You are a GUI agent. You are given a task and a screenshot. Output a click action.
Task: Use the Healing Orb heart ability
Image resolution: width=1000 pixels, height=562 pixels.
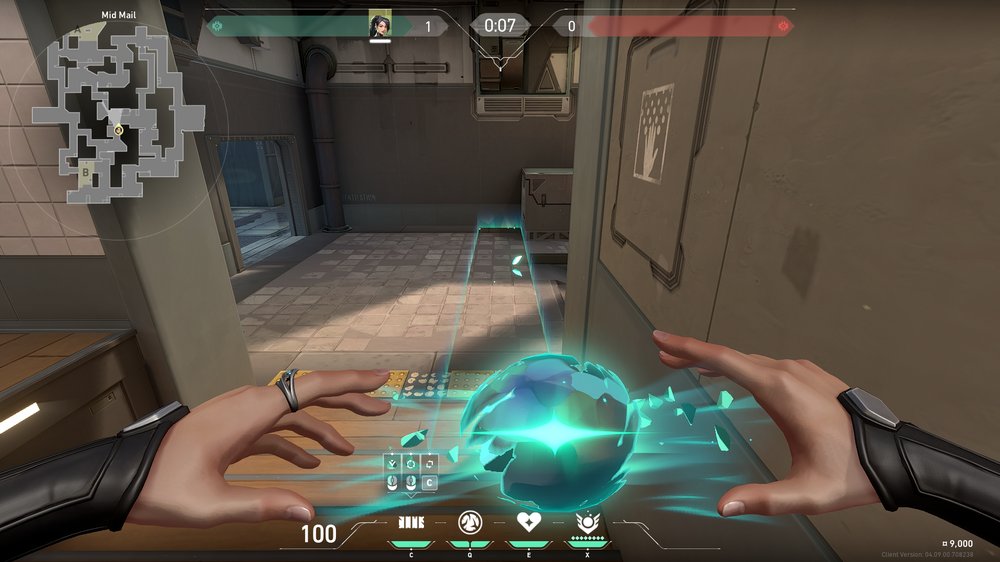click(527, 522)
